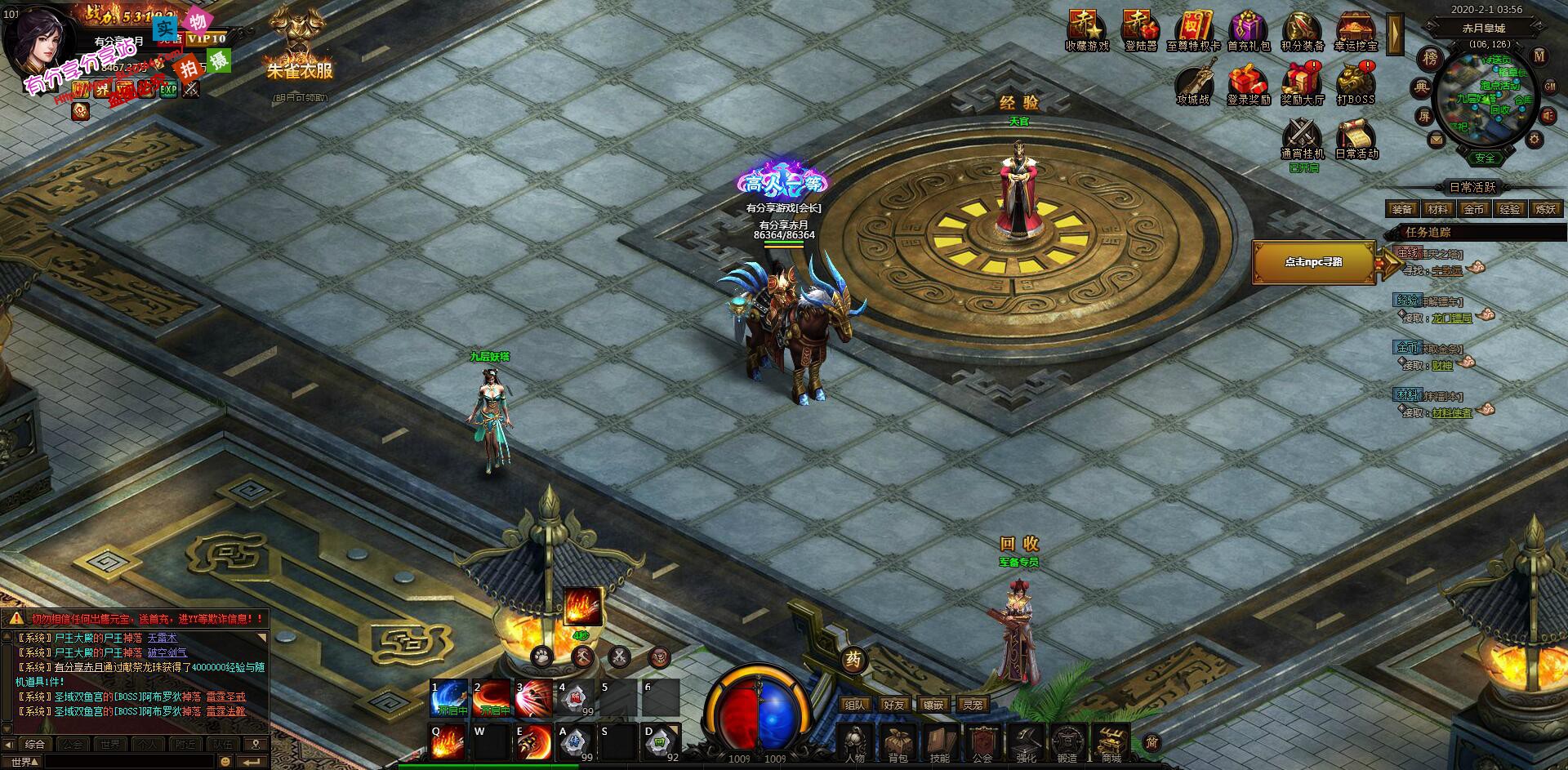Image resolution: width=1568 pixels, height=770 pixels.
Task: Open the 人物 character panel
Action: [x=855, y=742]
